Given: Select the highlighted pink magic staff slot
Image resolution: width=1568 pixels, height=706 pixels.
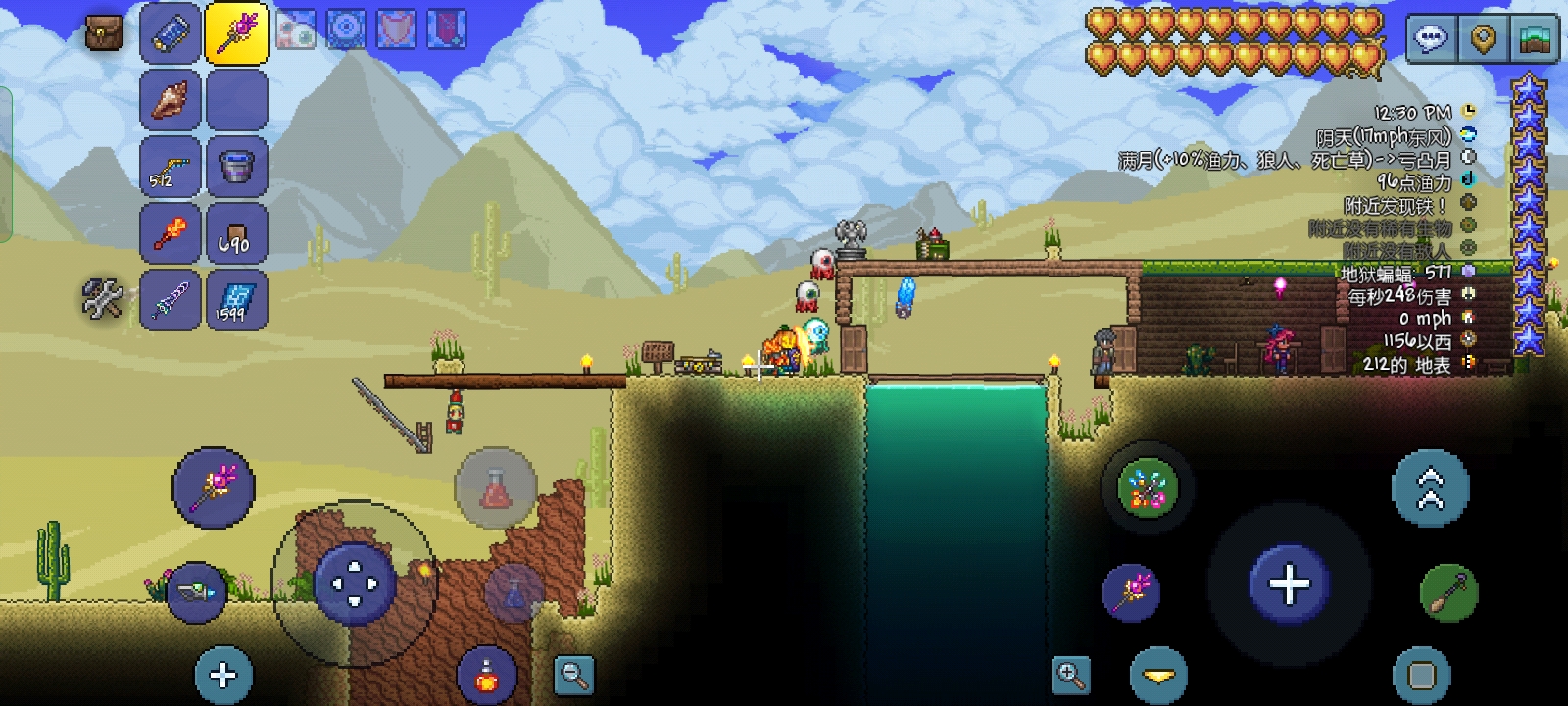Looking at the screenshot, I should tap(236, 32).
